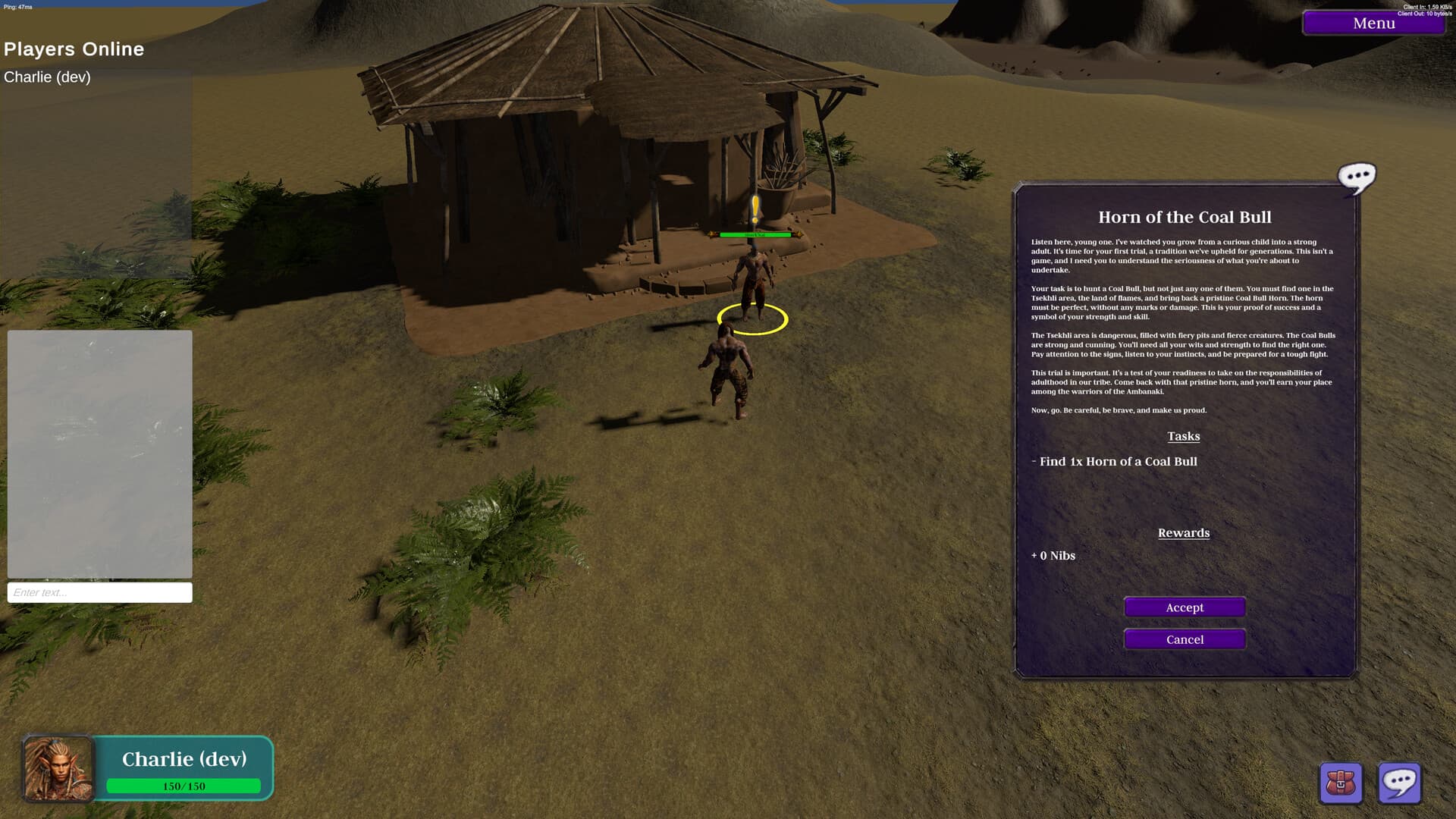The width and height of the screenshot is (1456, 819).
Task: Click the Find 1x Horn of a Coal Bull task
Action: click(x=1115, y=461)
